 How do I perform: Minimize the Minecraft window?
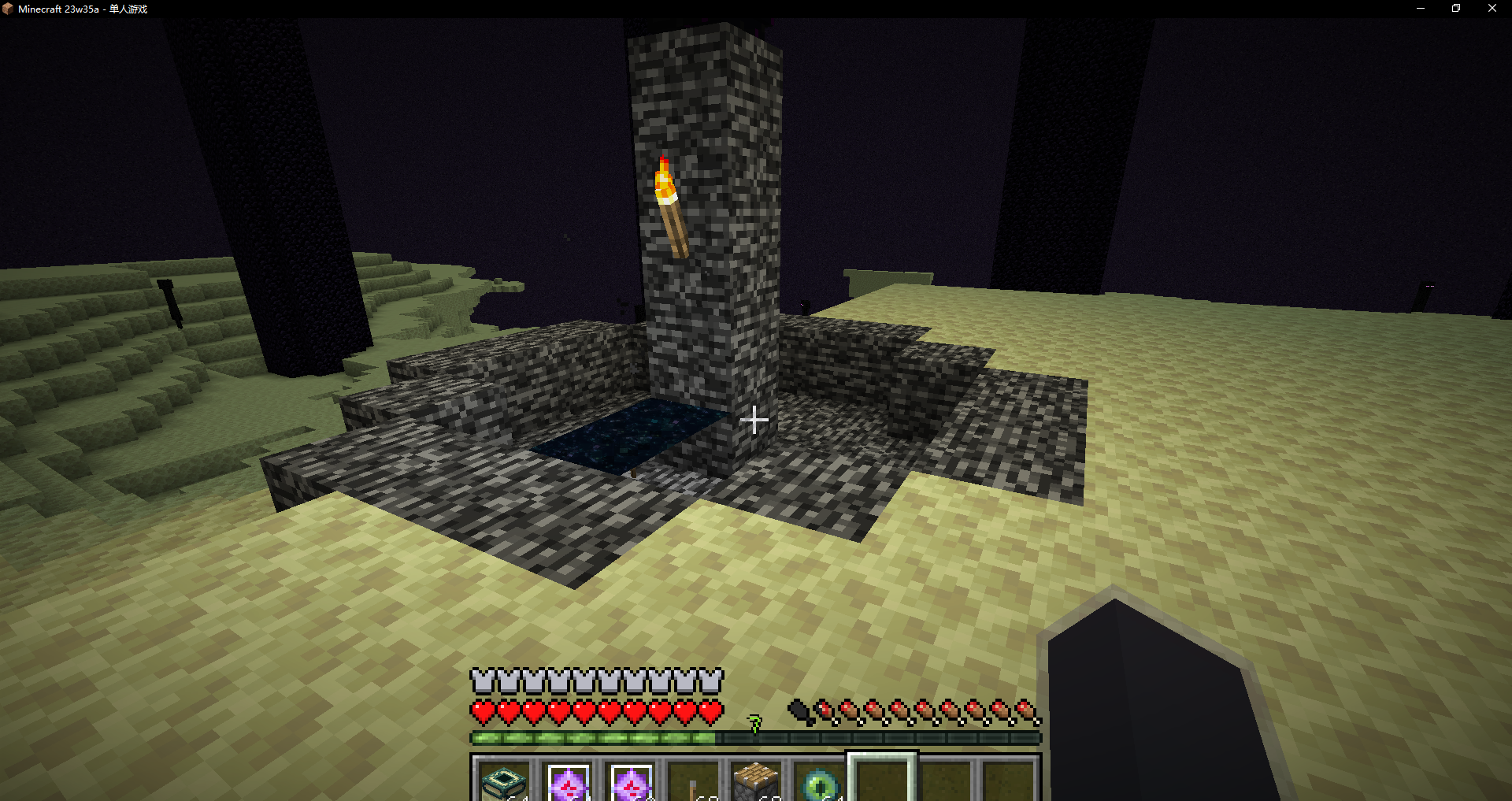point(1421,9)
